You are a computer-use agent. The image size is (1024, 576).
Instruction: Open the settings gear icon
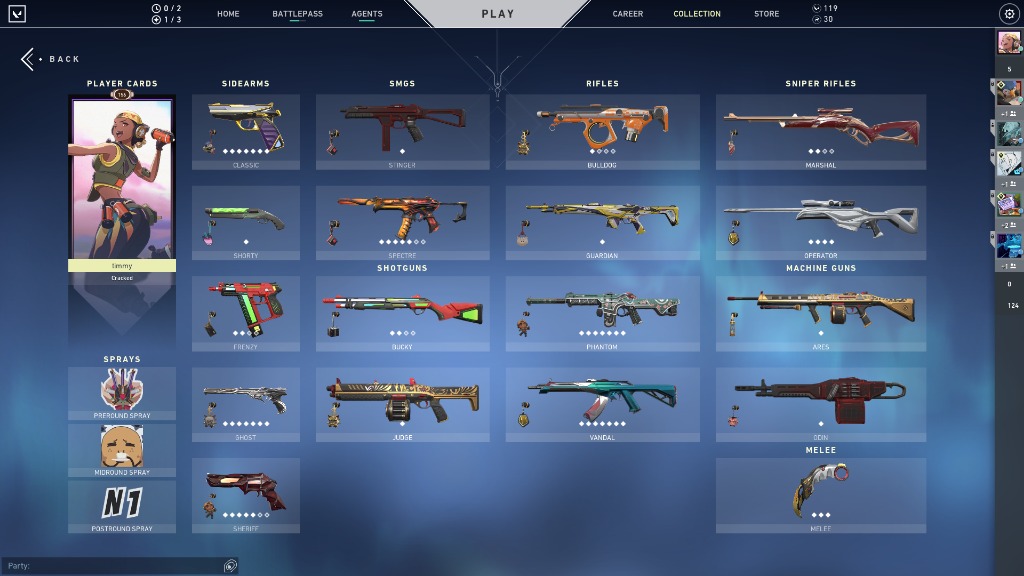[x=1008, y=14]
